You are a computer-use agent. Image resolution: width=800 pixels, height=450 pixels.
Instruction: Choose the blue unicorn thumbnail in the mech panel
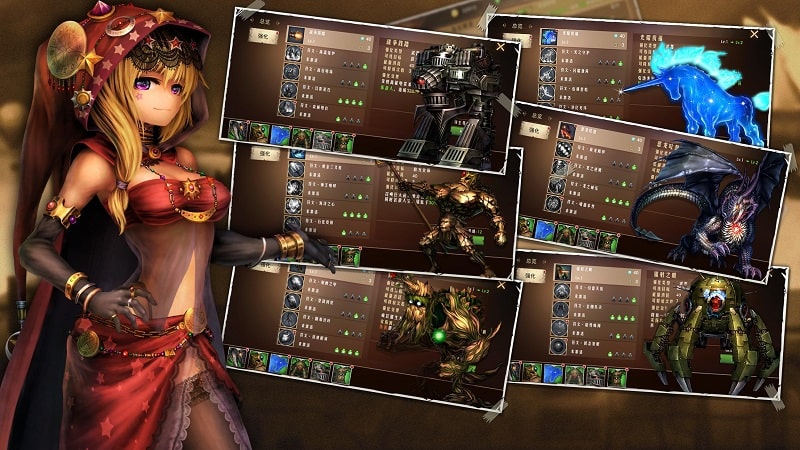pyautogui.click(x=279, y=135)
